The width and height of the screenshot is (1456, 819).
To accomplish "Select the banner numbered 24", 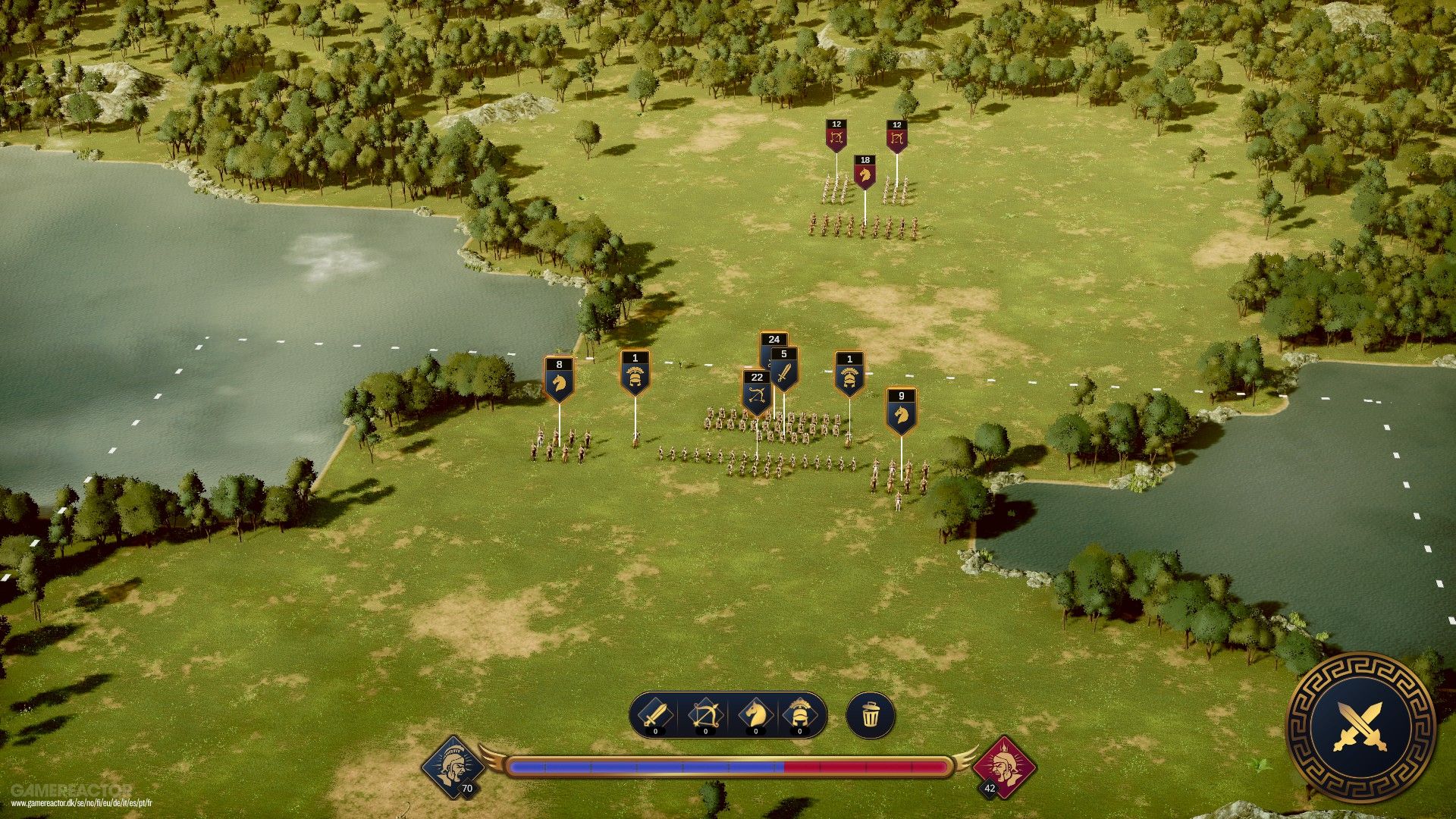I will (x=775, y=340).
